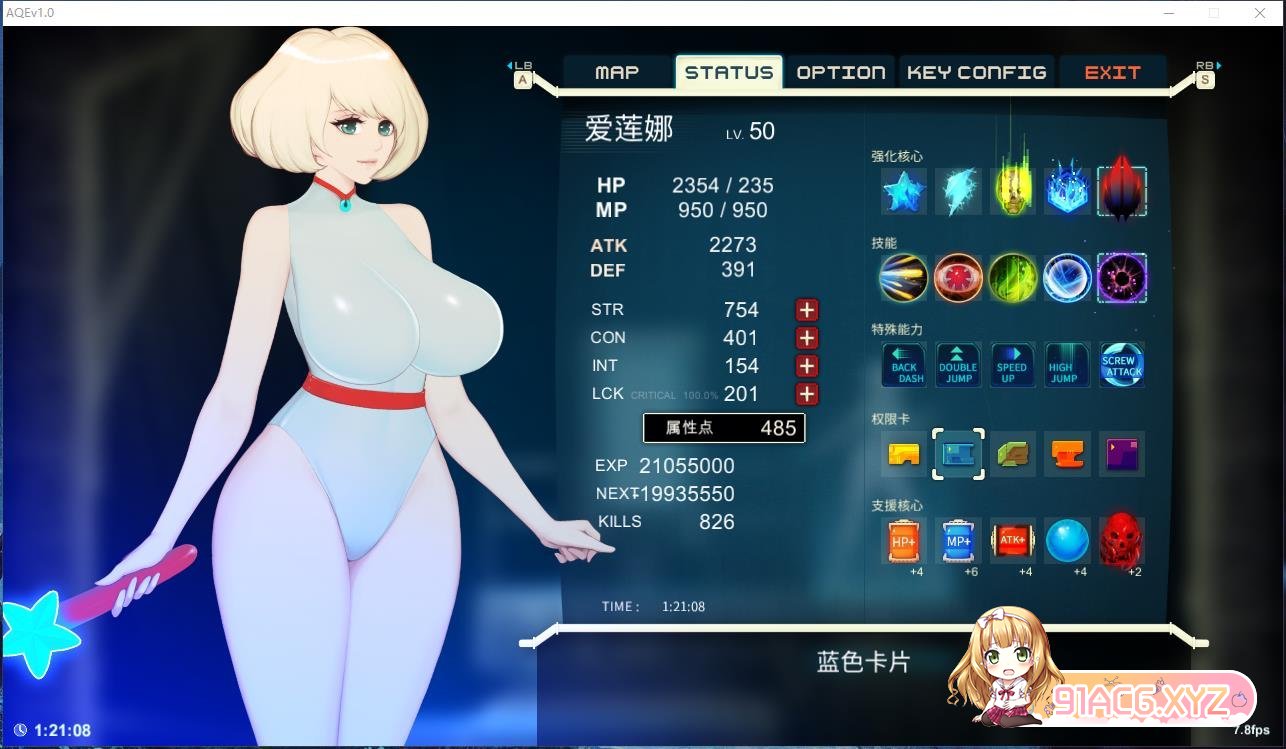Select the yellow access card

[904, 454]
